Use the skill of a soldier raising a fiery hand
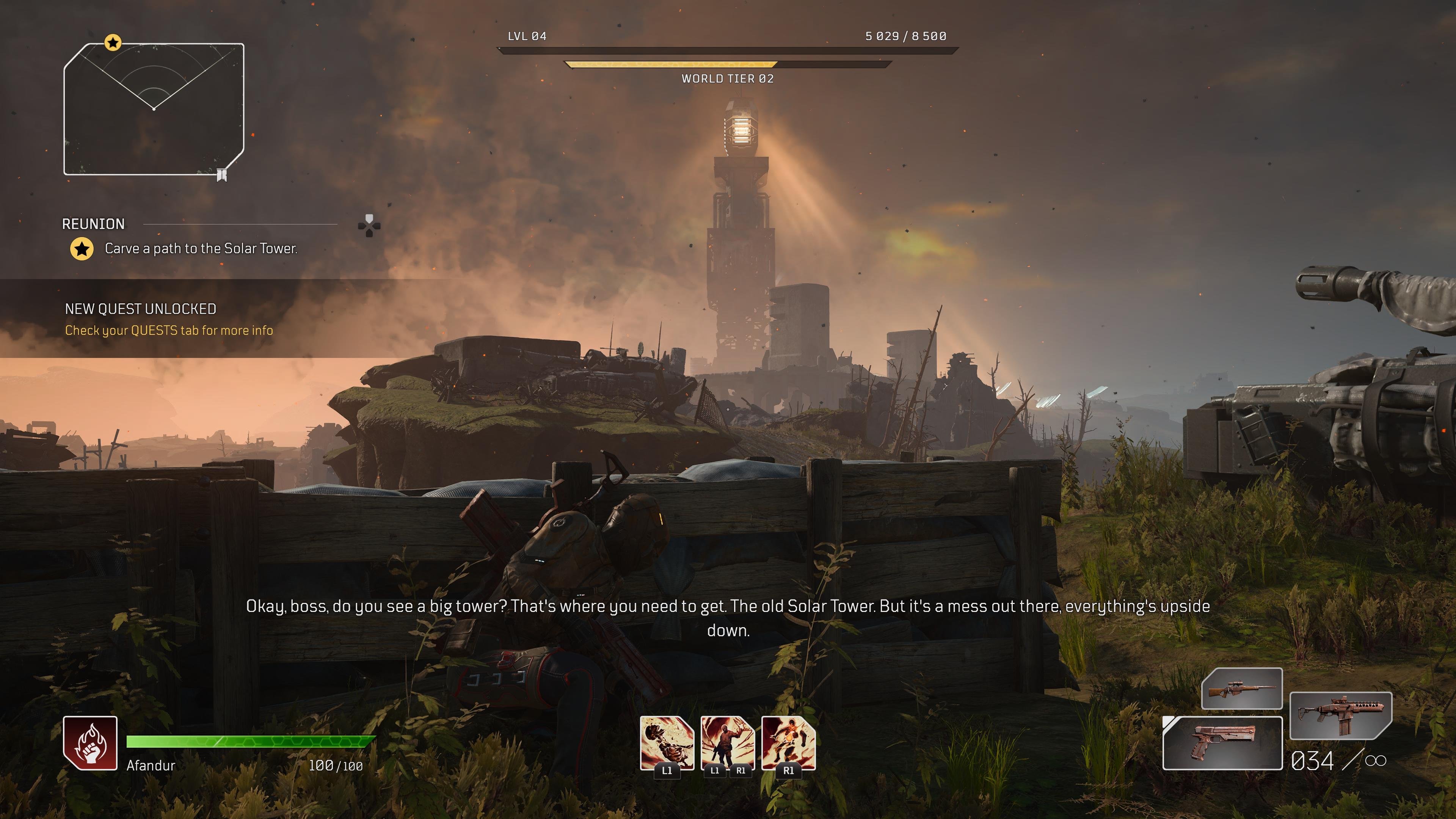The image size is (1456, 819). point(728,743)
